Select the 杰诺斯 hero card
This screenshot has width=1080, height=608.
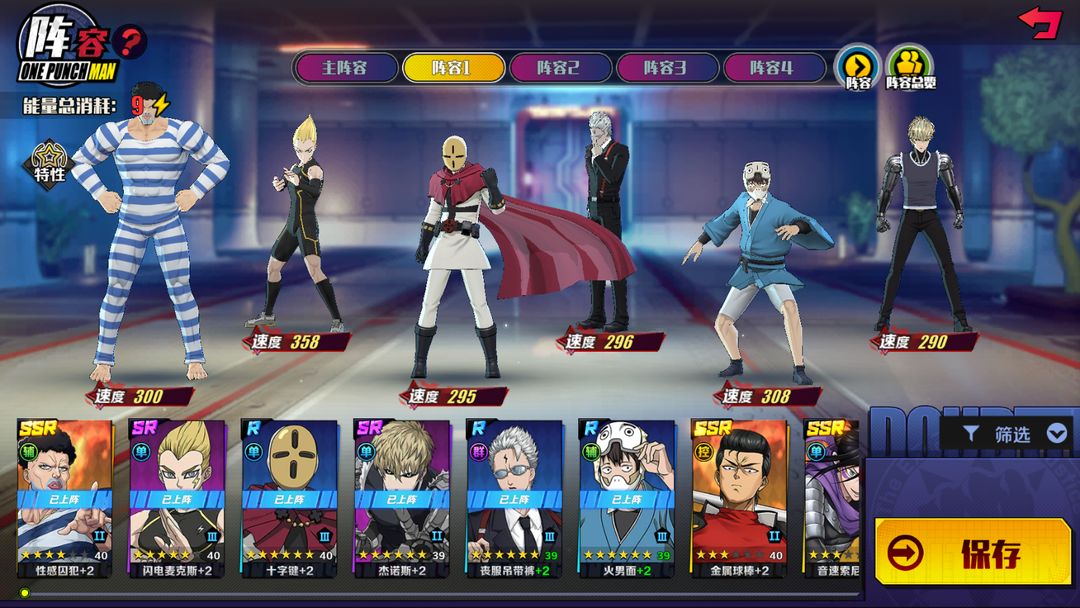[401, 498]
